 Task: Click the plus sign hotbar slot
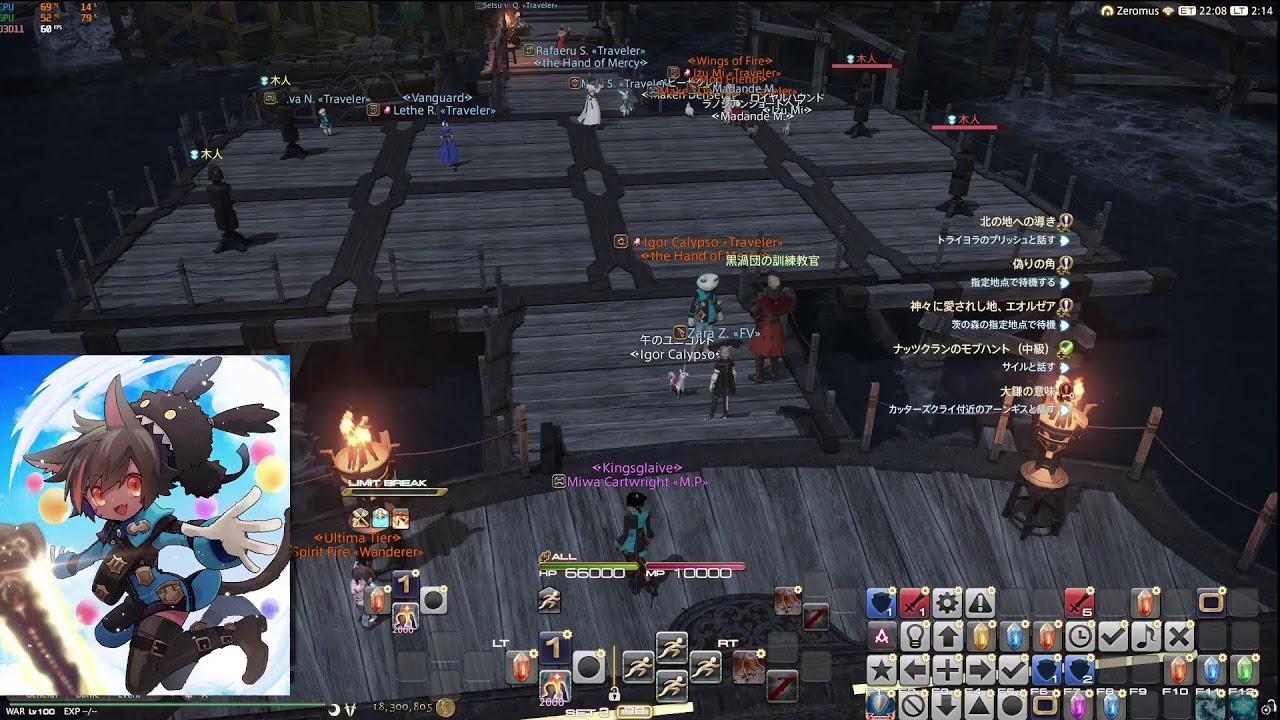point(947,669)
